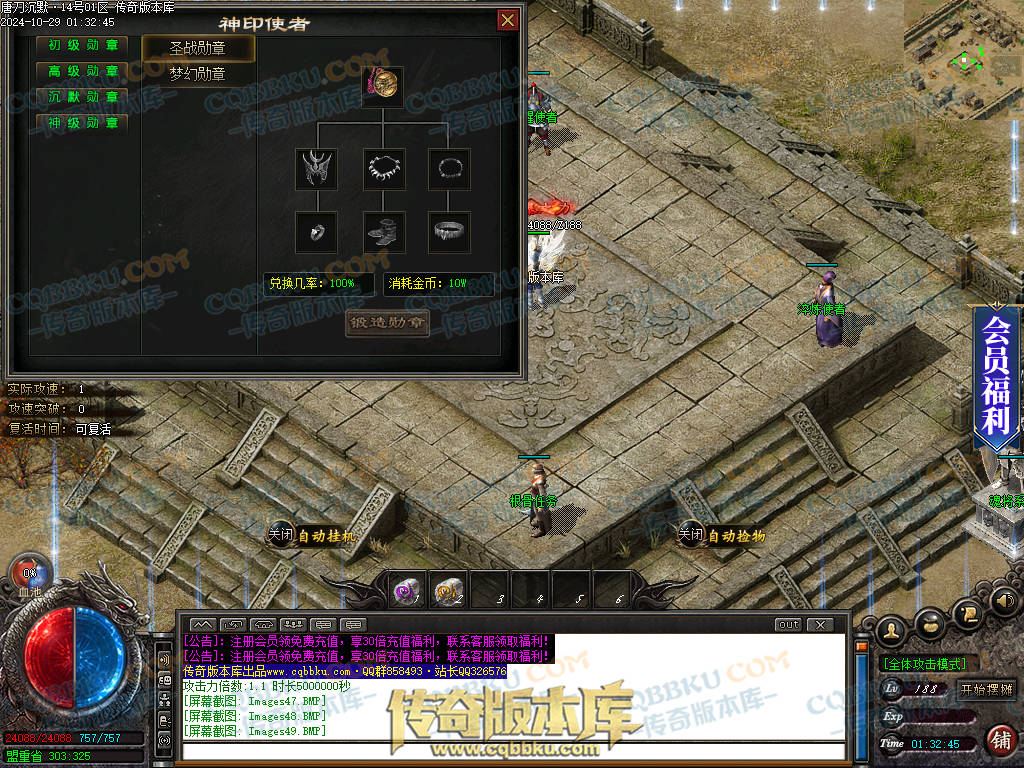
Task: Open the 会员福利 member benefits banner
Action: [x=996, y=375]
